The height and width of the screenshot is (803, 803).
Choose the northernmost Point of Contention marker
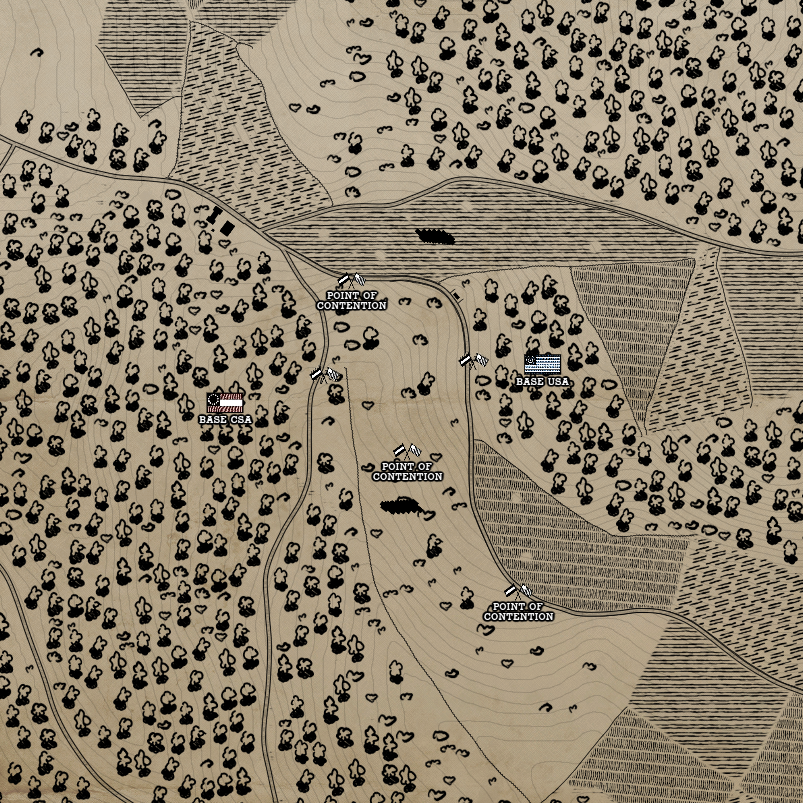click(x=351, y=281)
